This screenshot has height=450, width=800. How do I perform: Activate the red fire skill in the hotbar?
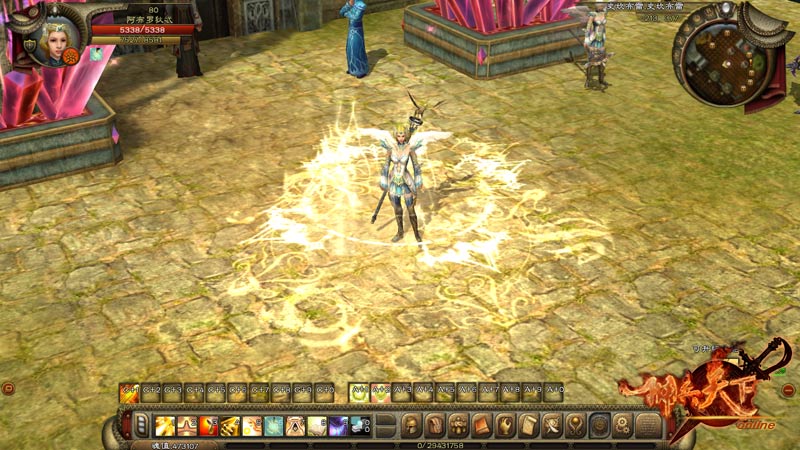208,425
